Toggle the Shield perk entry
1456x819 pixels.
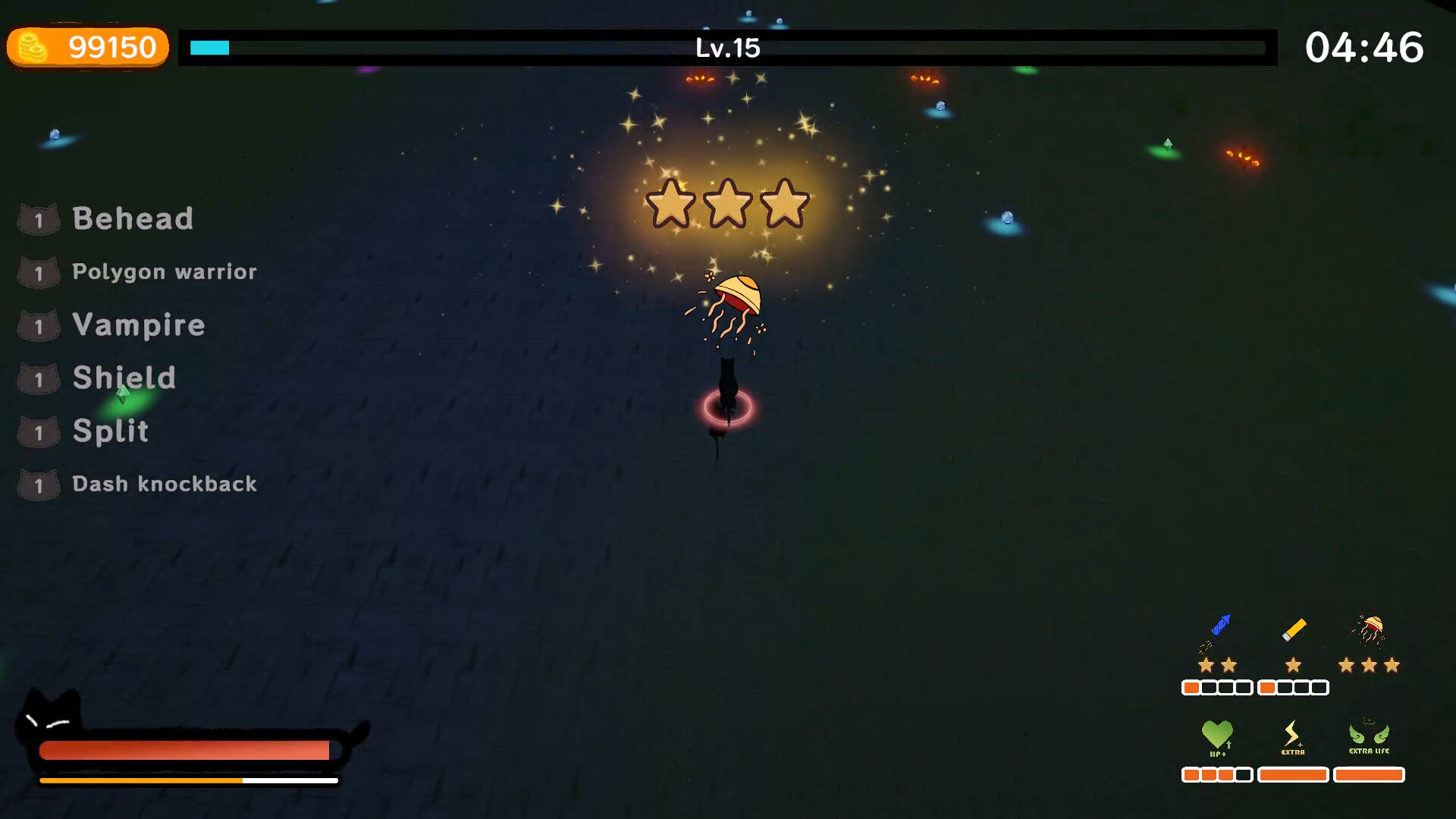click(123, 378)
